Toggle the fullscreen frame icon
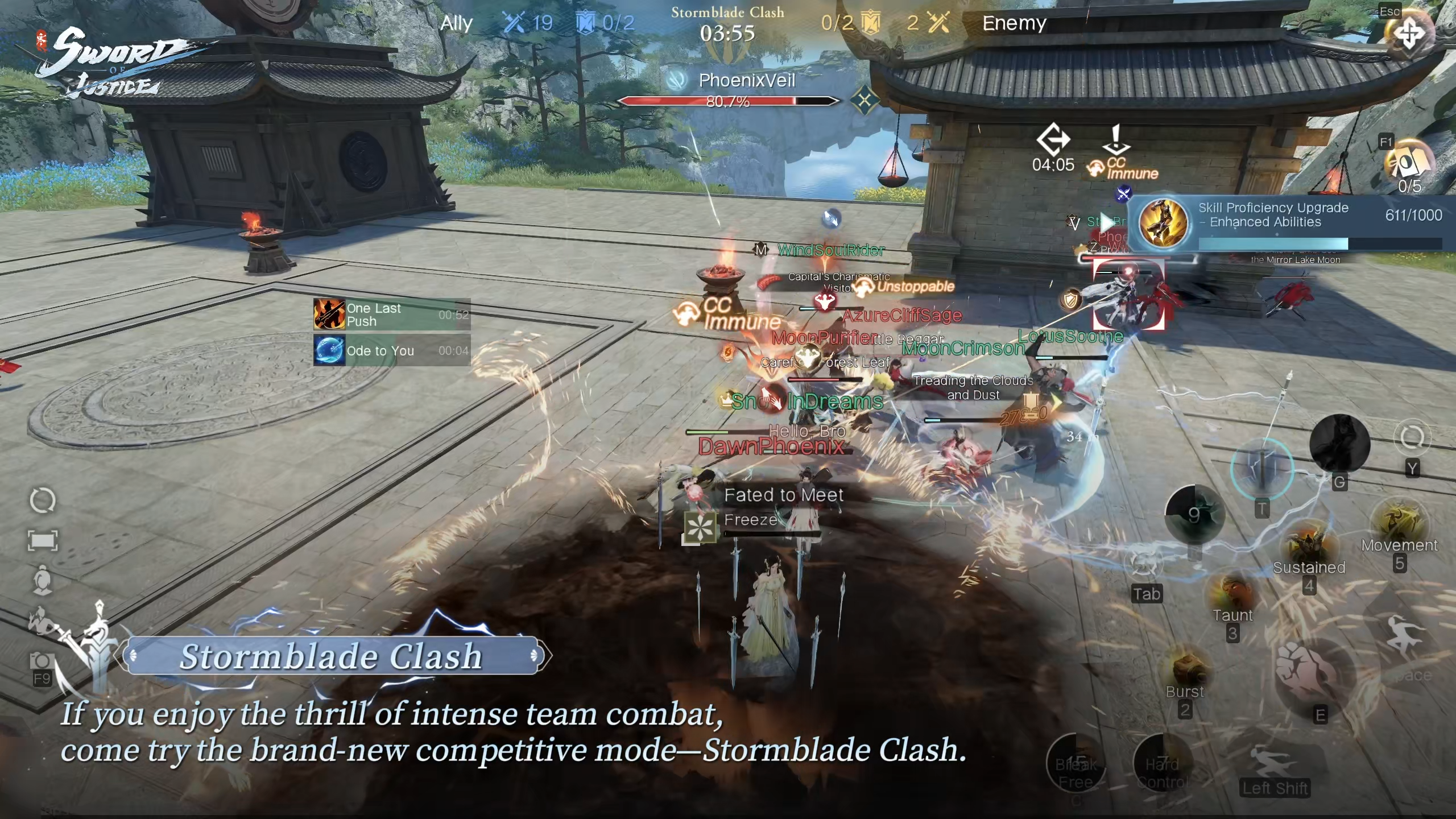 coord(43,540)
